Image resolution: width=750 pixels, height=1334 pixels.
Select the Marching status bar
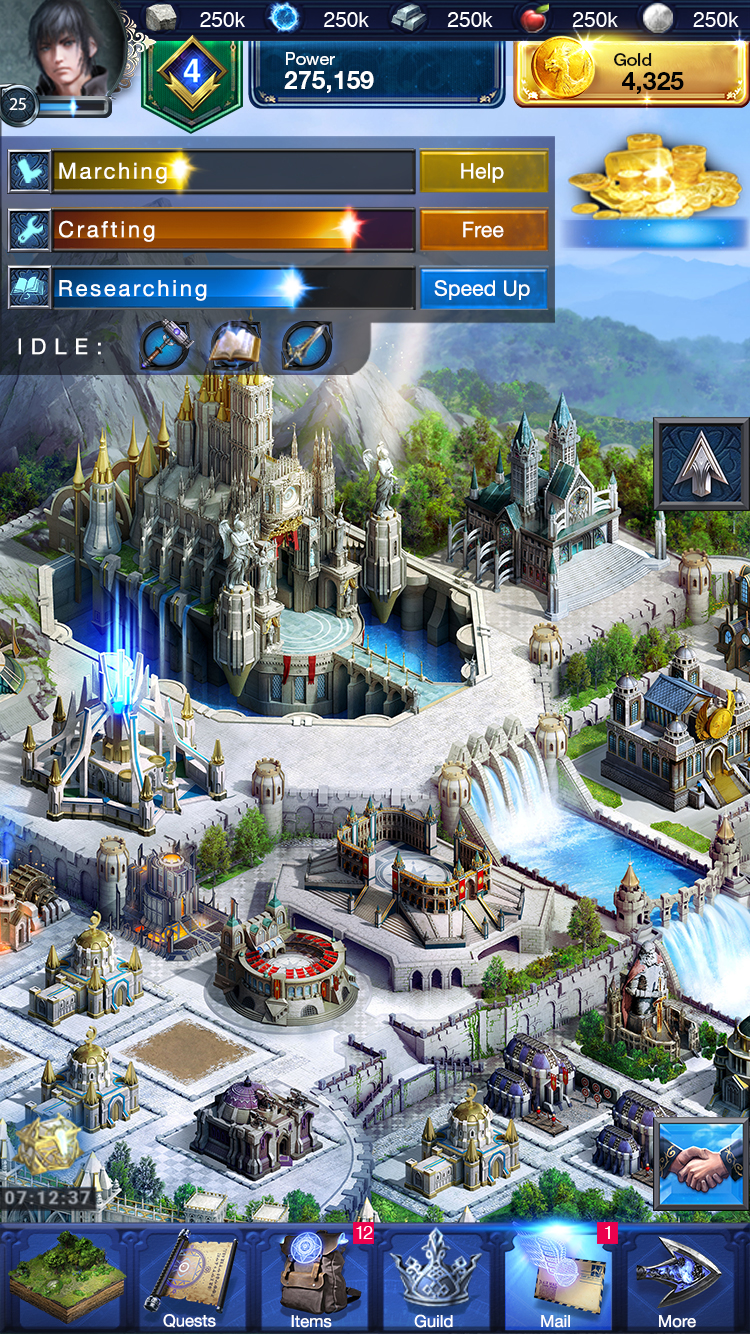coord(232,172)
